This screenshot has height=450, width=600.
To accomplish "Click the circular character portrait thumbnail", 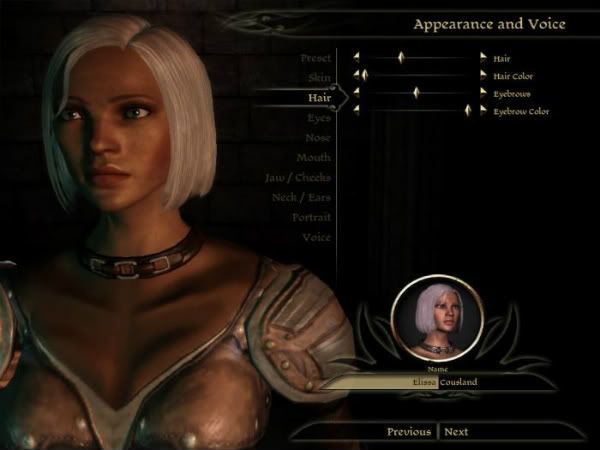I will click(438, 321).
